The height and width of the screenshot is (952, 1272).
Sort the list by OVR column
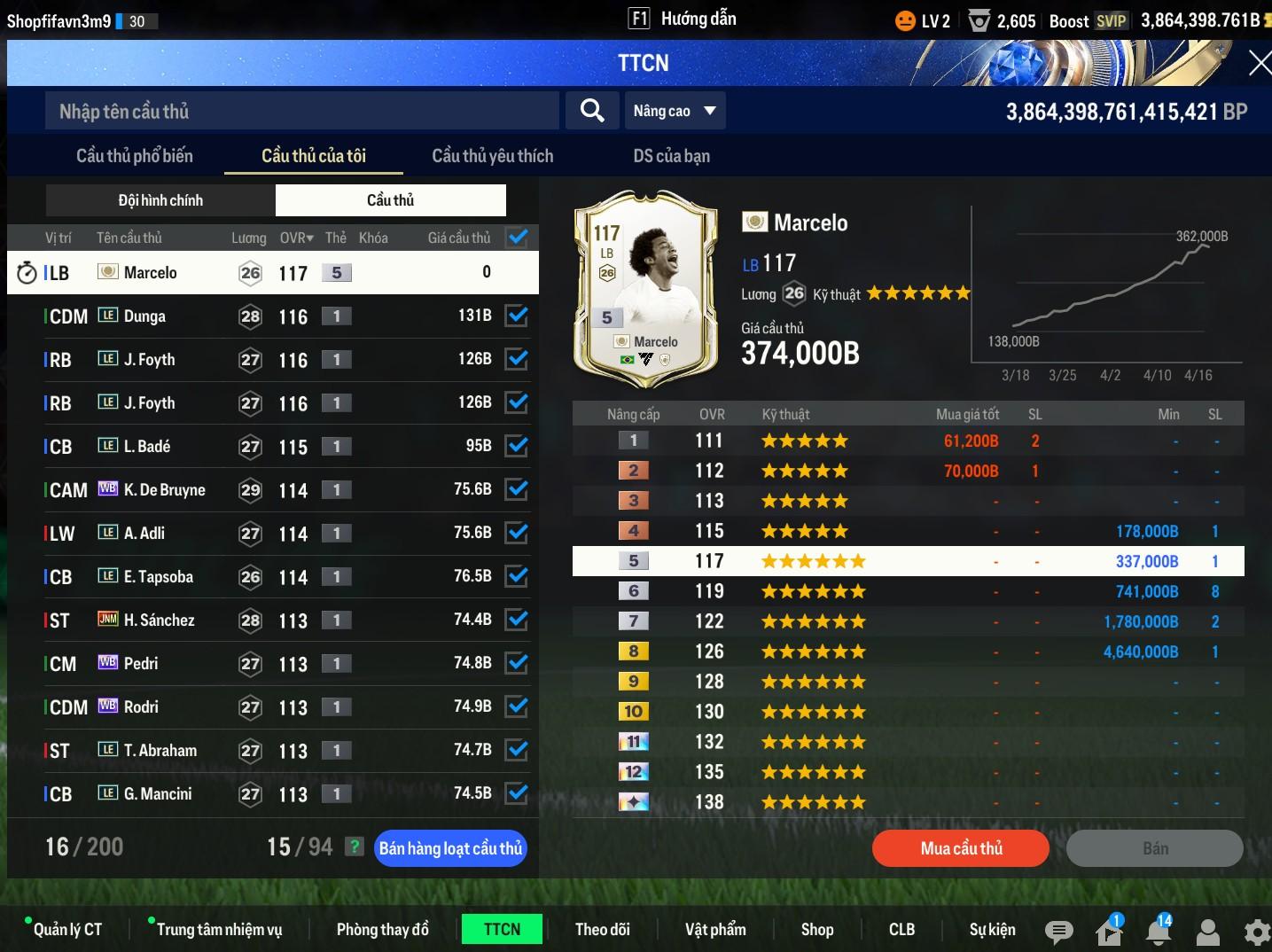pyautogui.click(x=296, y=238)
